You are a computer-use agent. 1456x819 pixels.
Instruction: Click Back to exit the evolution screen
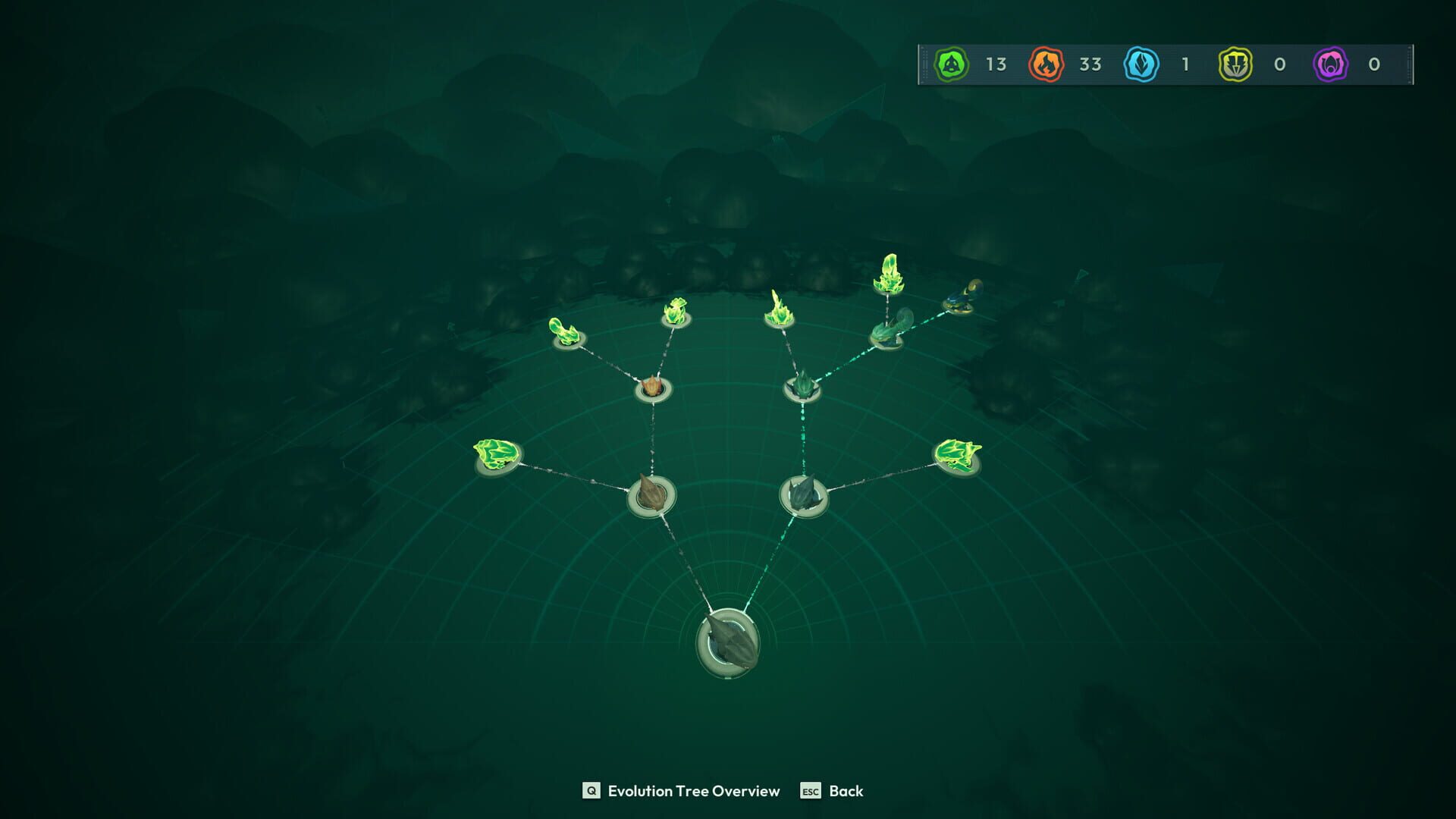point(846,791)
